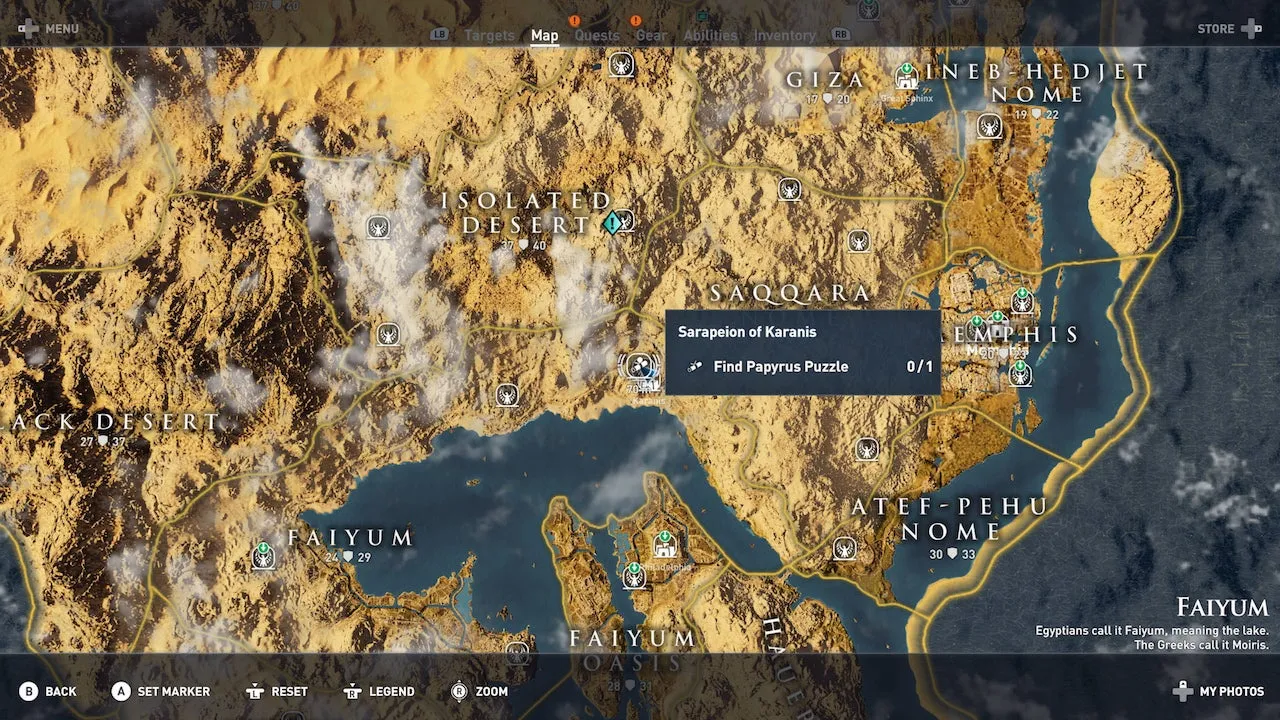The width and height of the screenshot is (1280, 720).
Task: Click the teal quest marker in Isolated Desert
Action: click(x=611, y=224)
